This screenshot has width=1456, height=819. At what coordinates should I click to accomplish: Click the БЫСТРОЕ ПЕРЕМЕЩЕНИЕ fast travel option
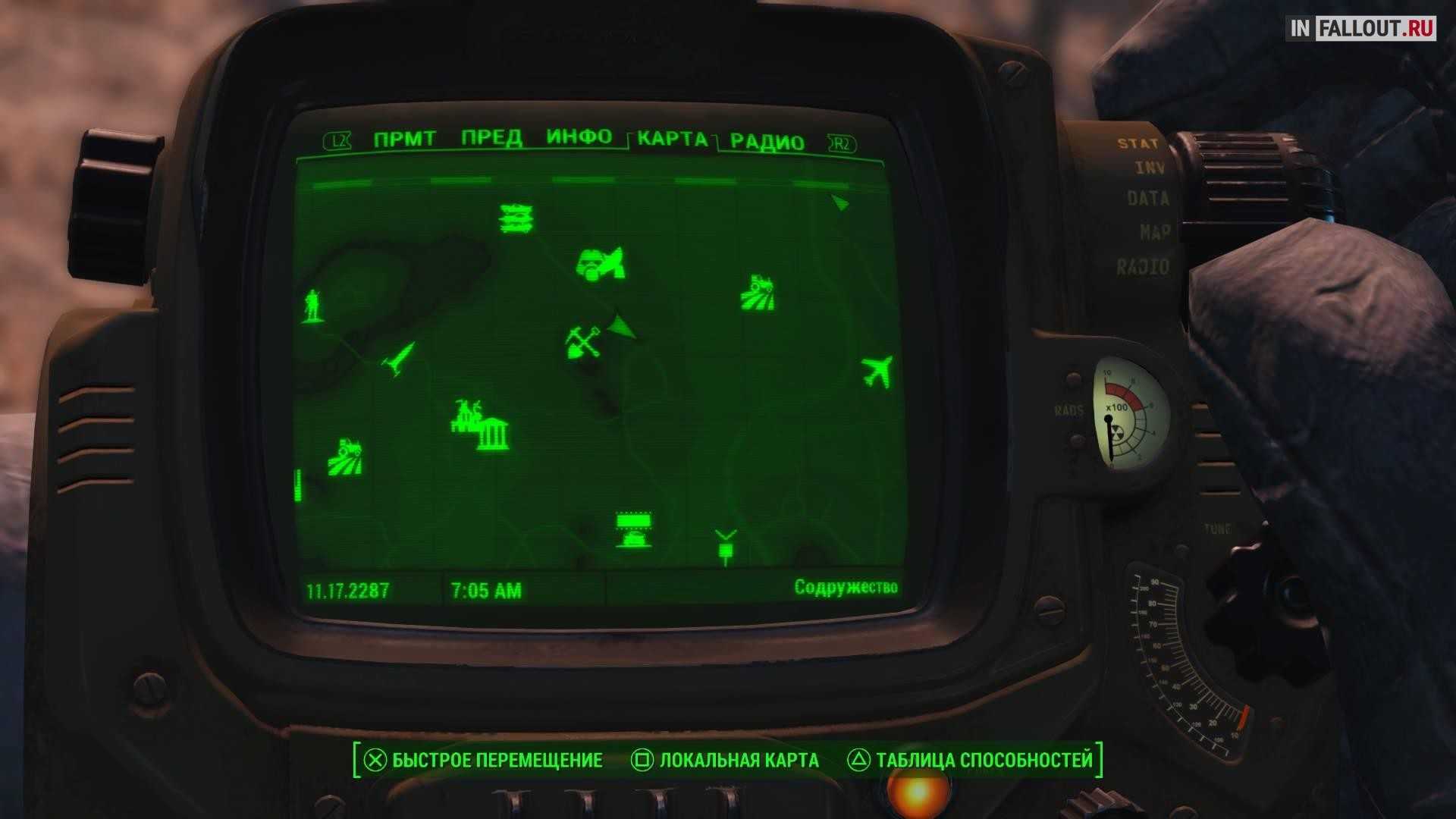(484, 761)
